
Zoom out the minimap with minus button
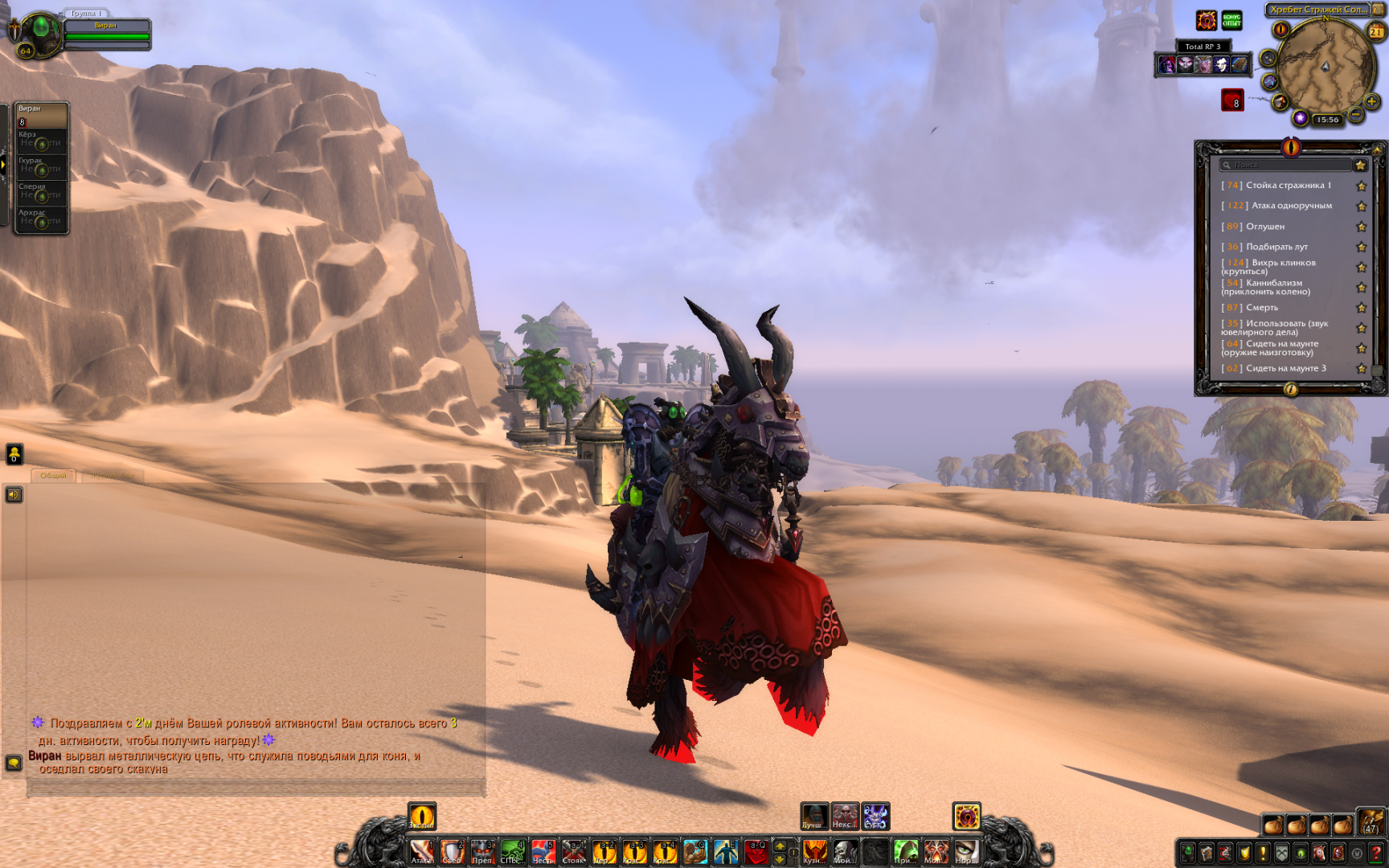pyautogui.click(x=1356, y=115)
